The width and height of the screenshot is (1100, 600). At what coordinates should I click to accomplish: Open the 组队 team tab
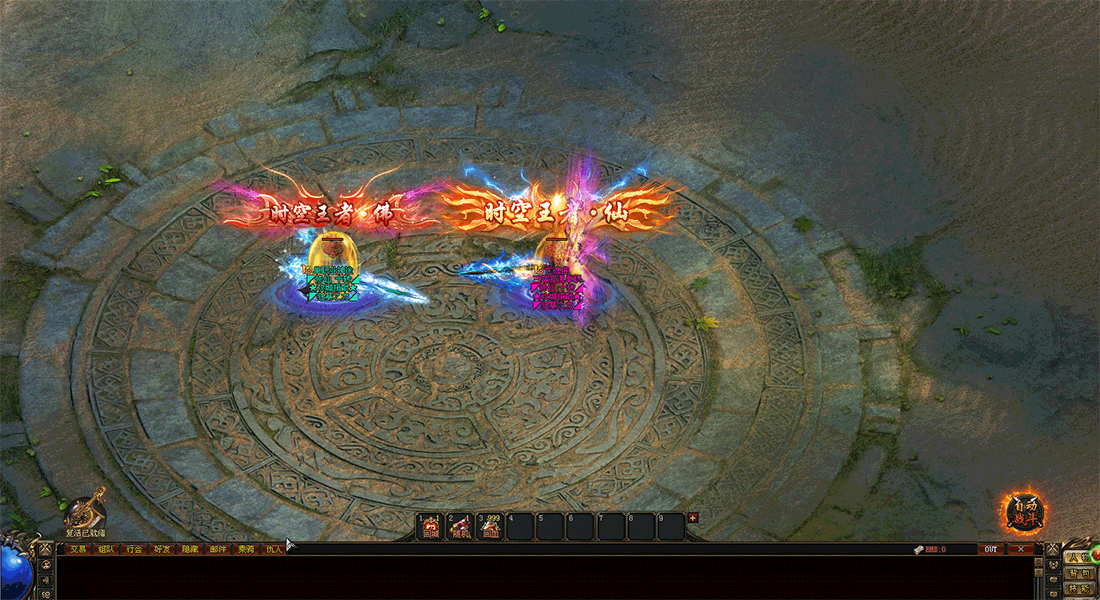click(106, 549)
